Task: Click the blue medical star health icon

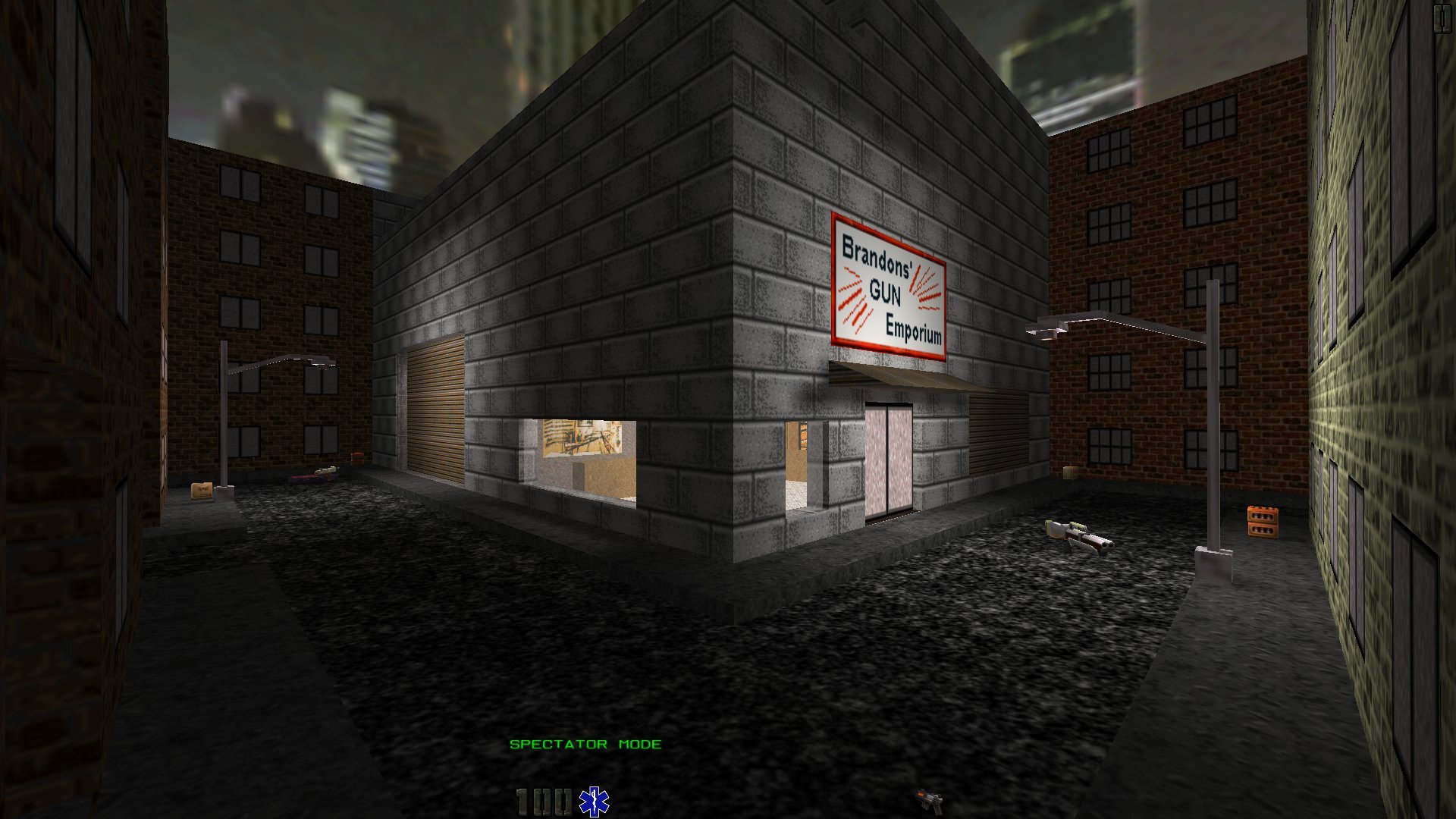Action: coord(594,802)
